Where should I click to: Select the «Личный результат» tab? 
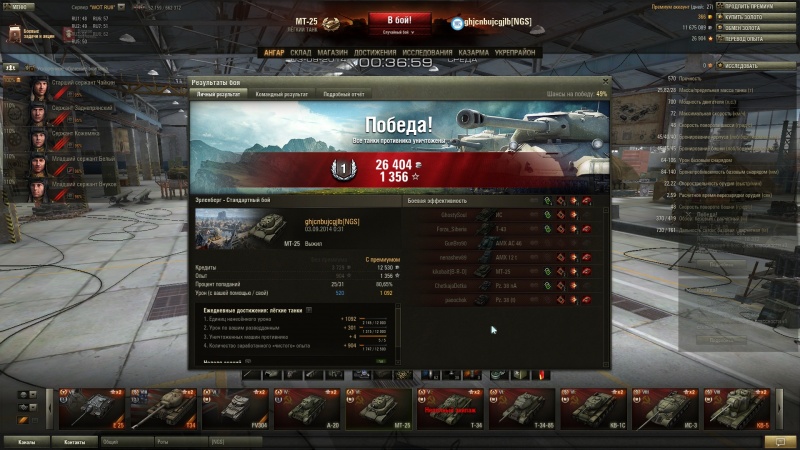tap(216, 94)
